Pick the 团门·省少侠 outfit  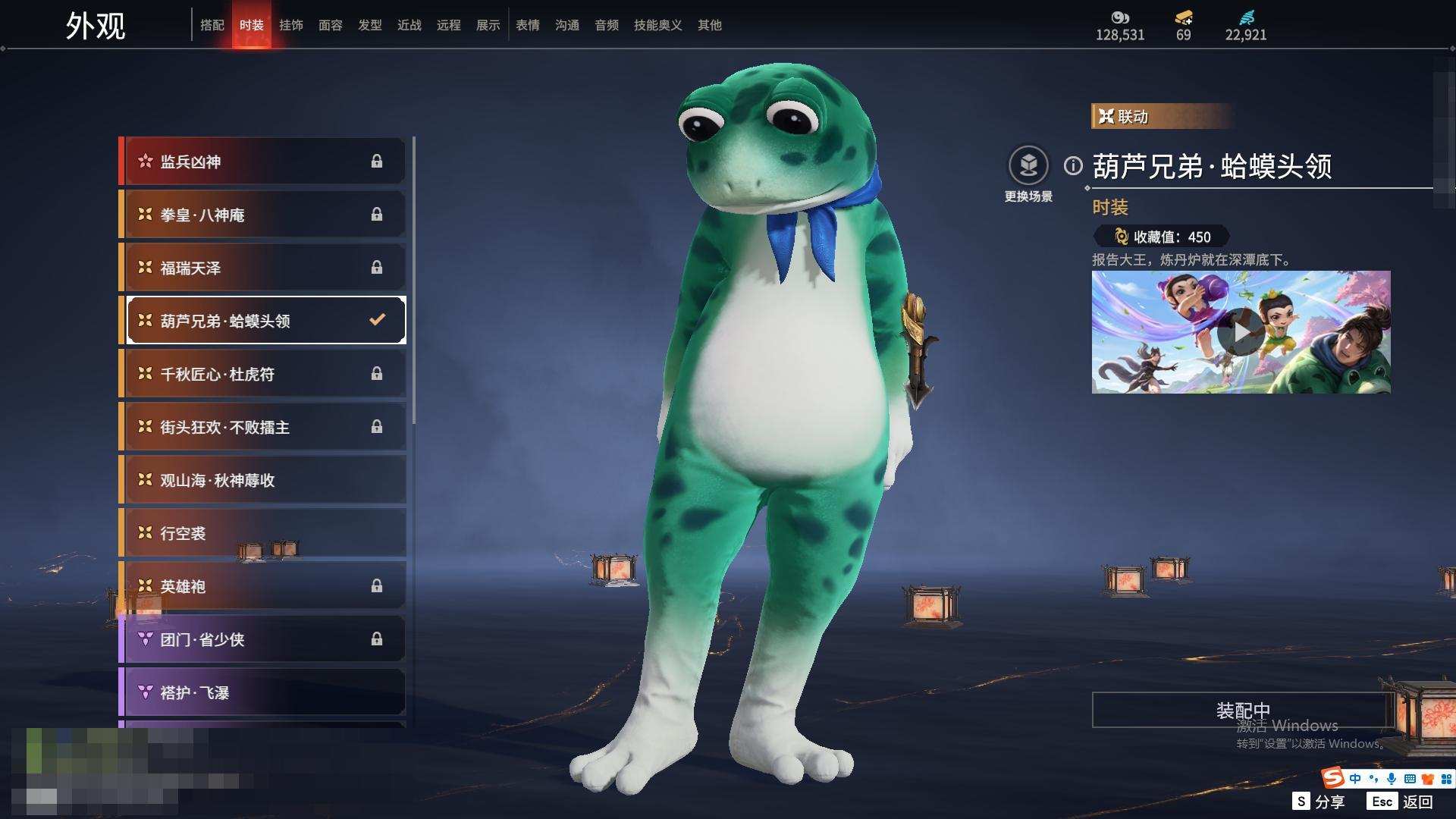(263, 639)
